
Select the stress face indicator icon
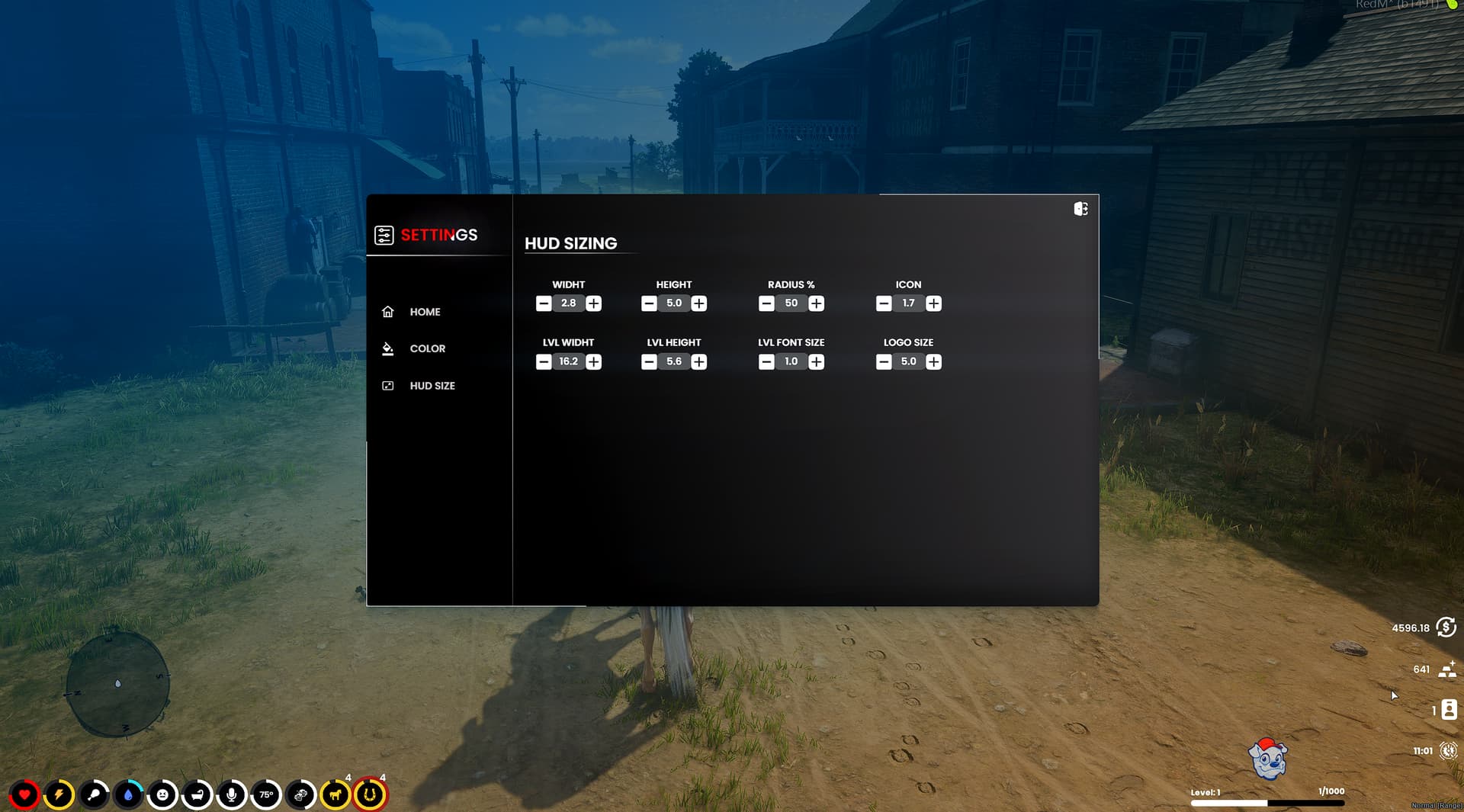point(162,794)
